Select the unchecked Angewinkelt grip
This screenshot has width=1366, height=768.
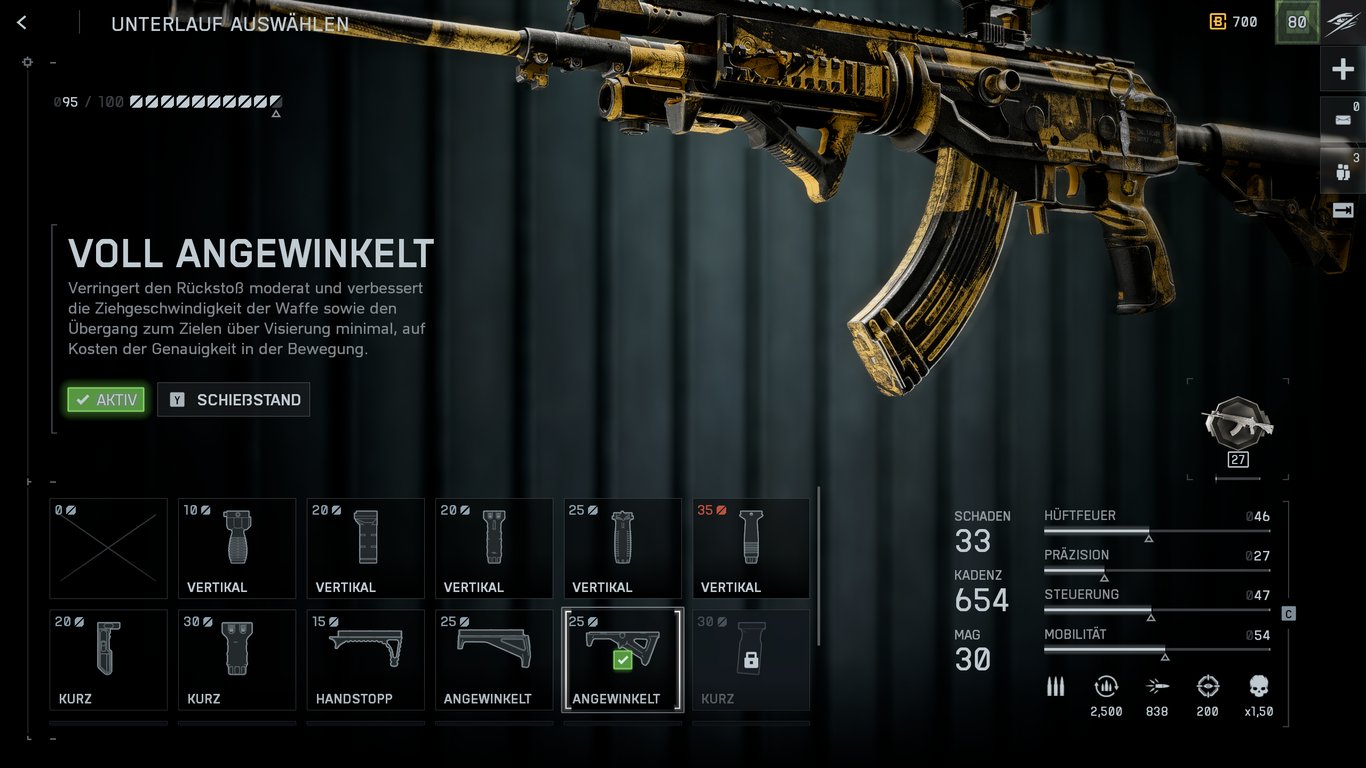pos(494,659)
